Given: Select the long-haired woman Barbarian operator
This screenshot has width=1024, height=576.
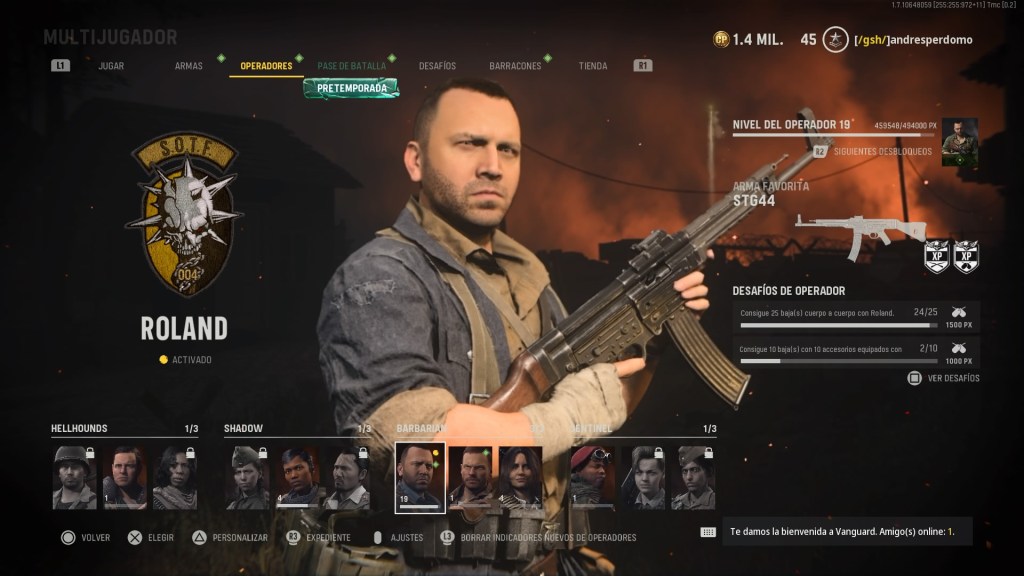Looking at the screenshot, I should click(x=520, y=477).
